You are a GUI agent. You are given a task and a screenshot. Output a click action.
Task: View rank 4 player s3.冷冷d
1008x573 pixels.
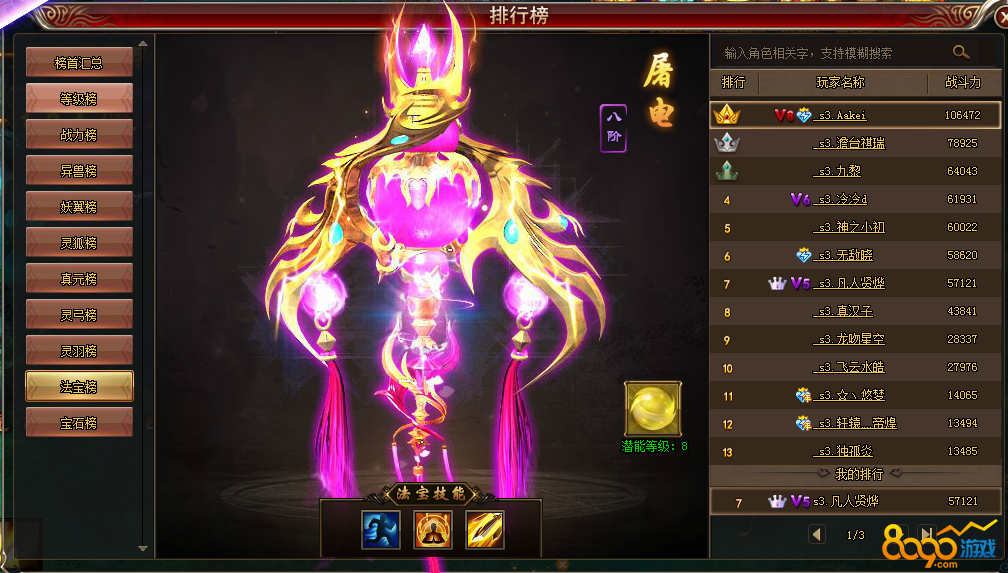coord(842,199)
